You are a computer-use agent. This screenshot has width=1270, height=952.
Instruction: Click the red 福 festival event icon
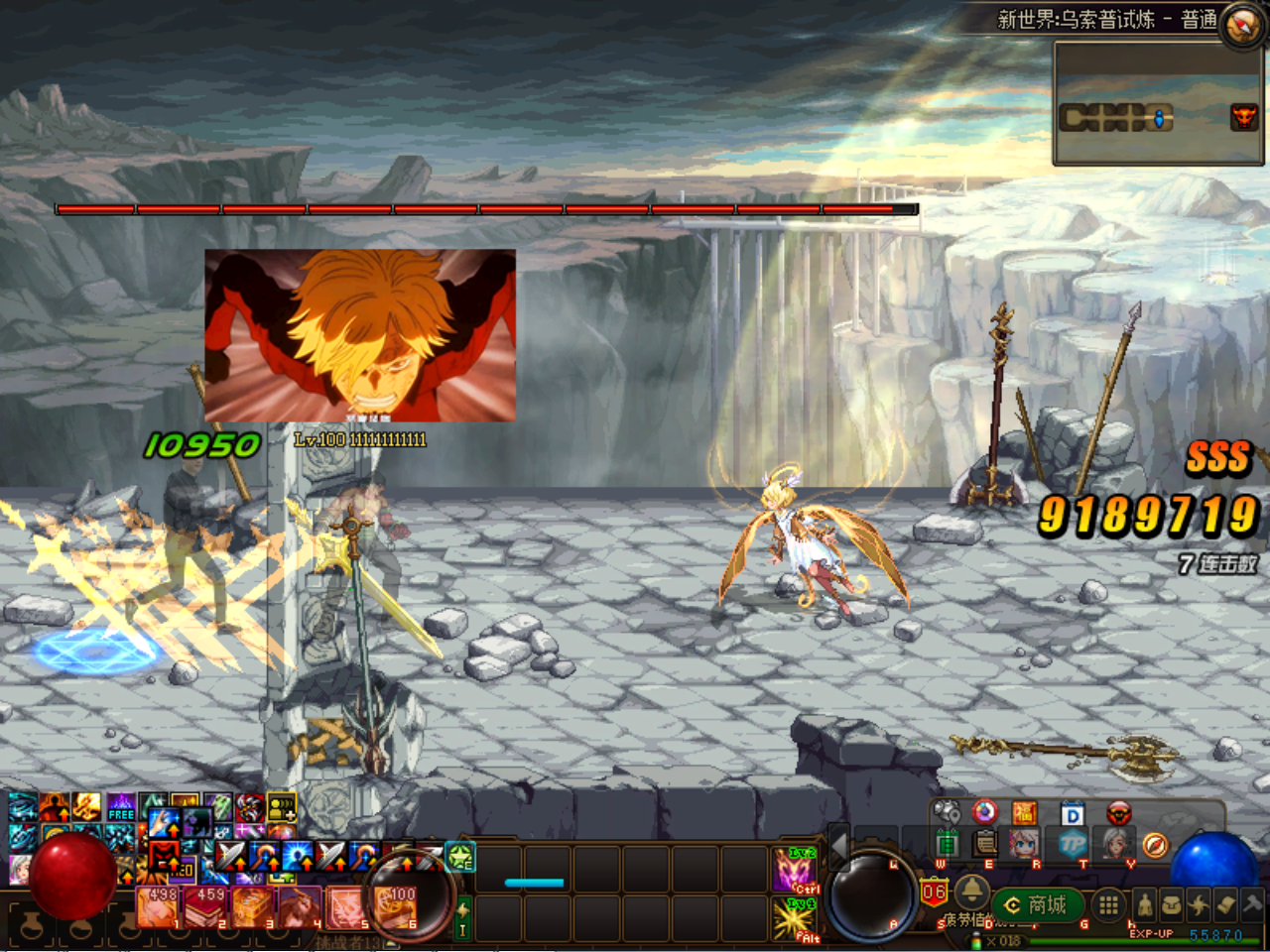(x=1025, y=813)
